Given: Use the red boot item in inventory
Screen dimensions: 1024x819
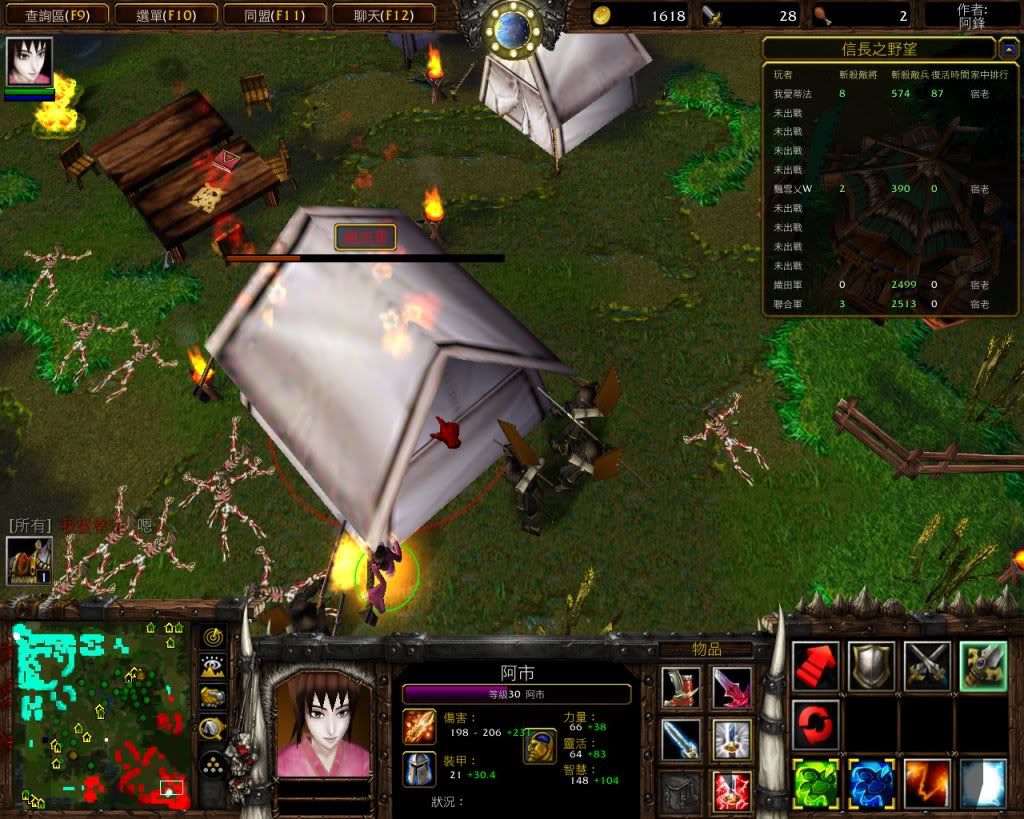Looking at the screenshot, I should click(681, 688).
